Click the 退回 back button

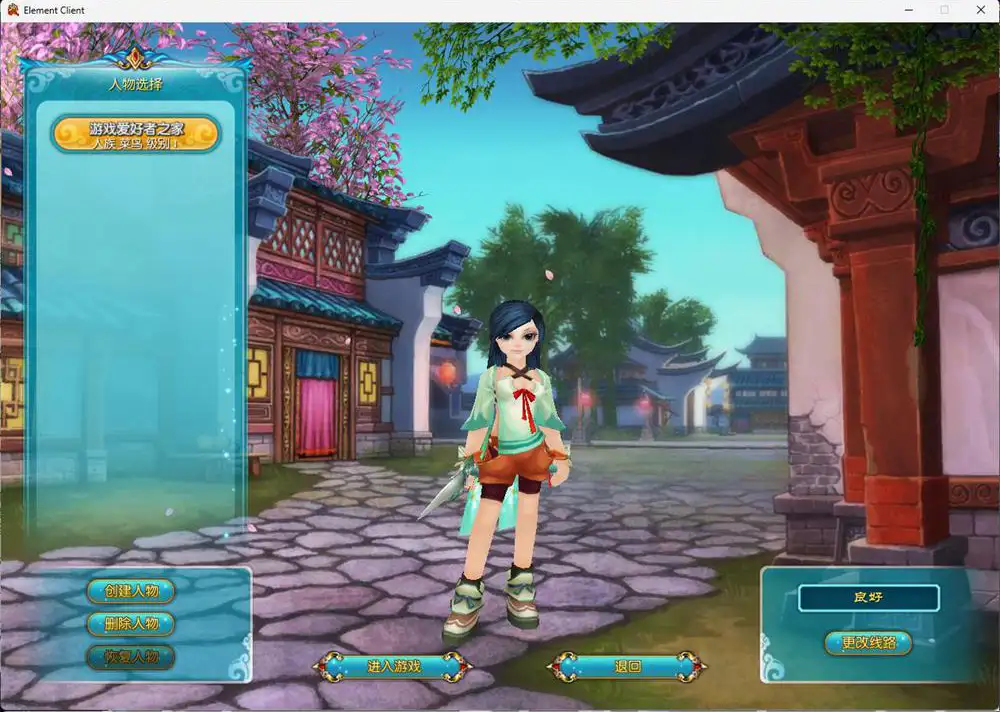(x=627, y=666)
